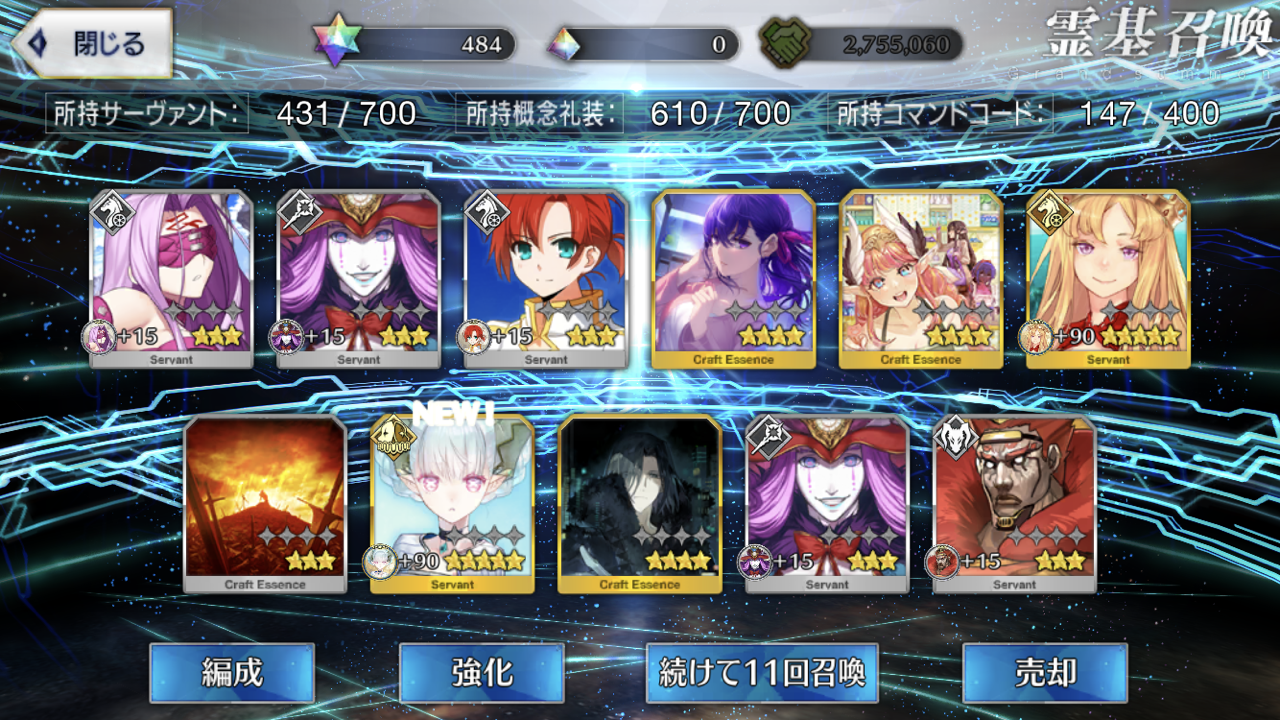Open the burning battlefield craft essence card
Screen dimensions: 1280x720
click(x=265, y=504)
